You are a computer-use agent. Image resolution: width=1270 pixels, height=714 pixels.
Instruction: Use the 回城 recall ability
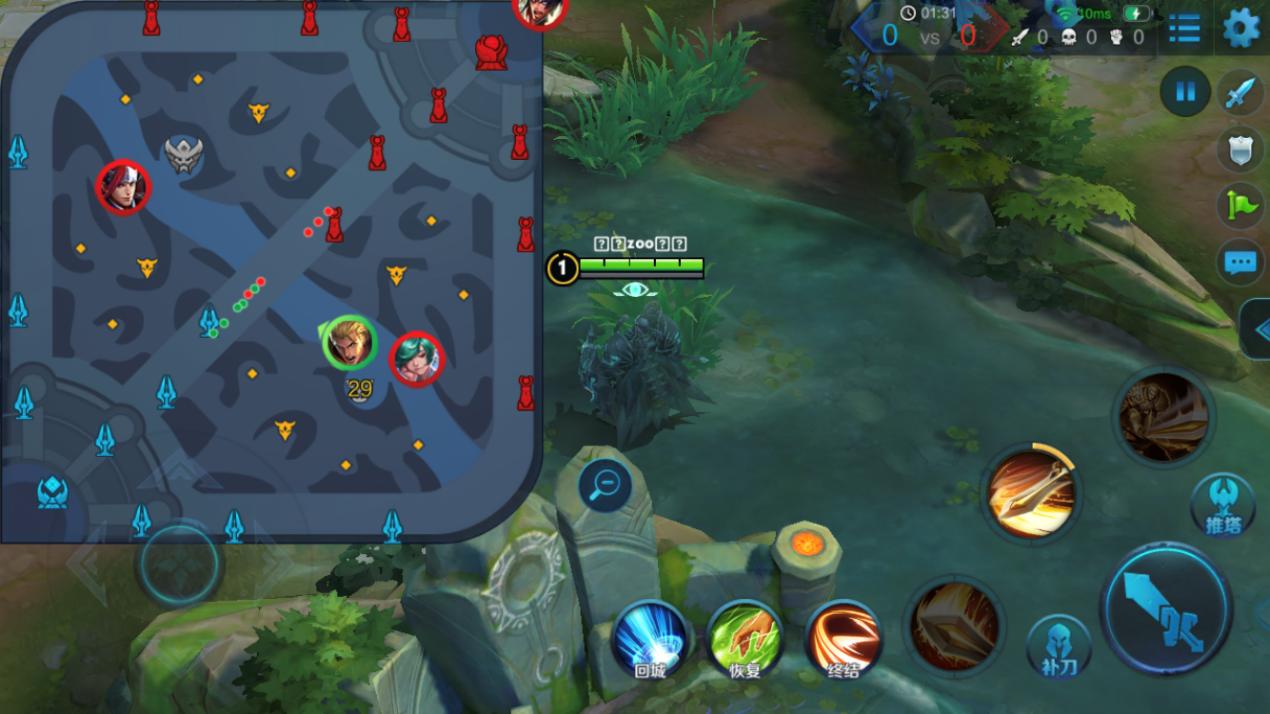point(650,637)
